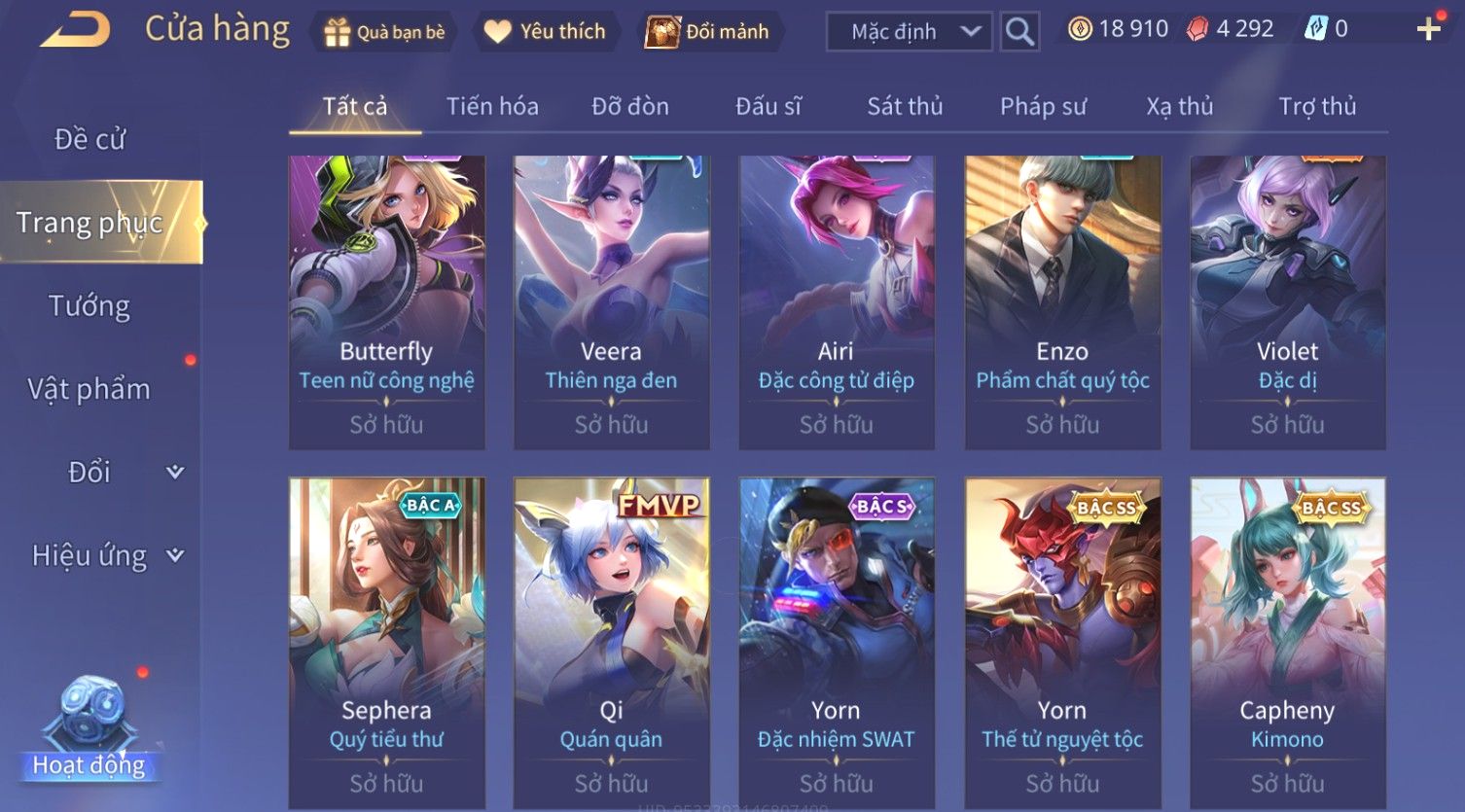Open the Quà bạn bè gift menu
Screen dimensions: 1465x812
(384, 32)
